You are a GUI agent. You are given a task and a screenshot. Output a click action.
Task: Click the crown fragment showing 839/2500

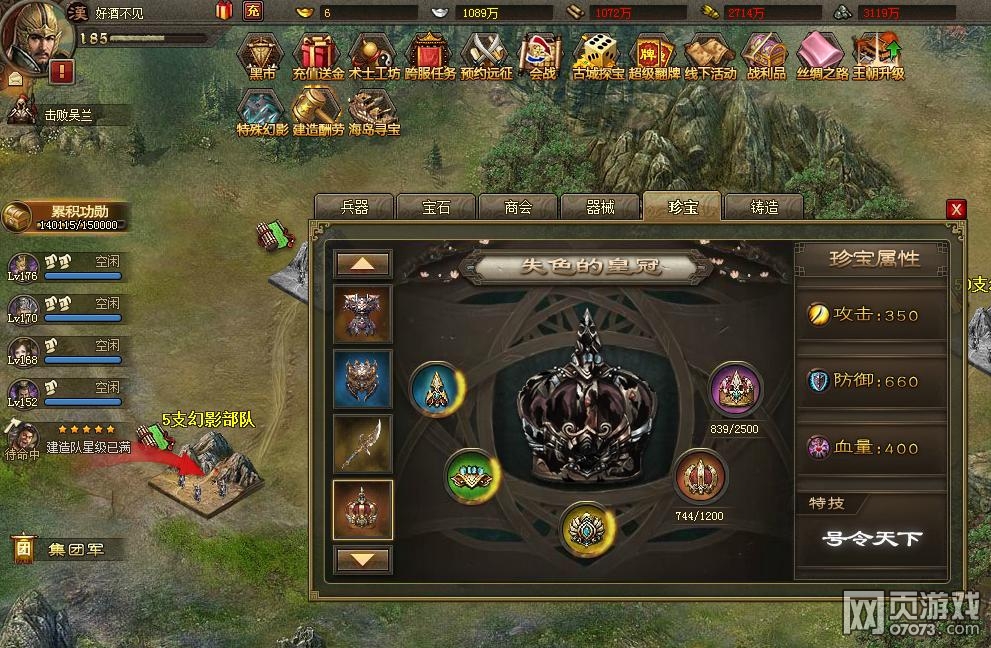tap(735, 388)
